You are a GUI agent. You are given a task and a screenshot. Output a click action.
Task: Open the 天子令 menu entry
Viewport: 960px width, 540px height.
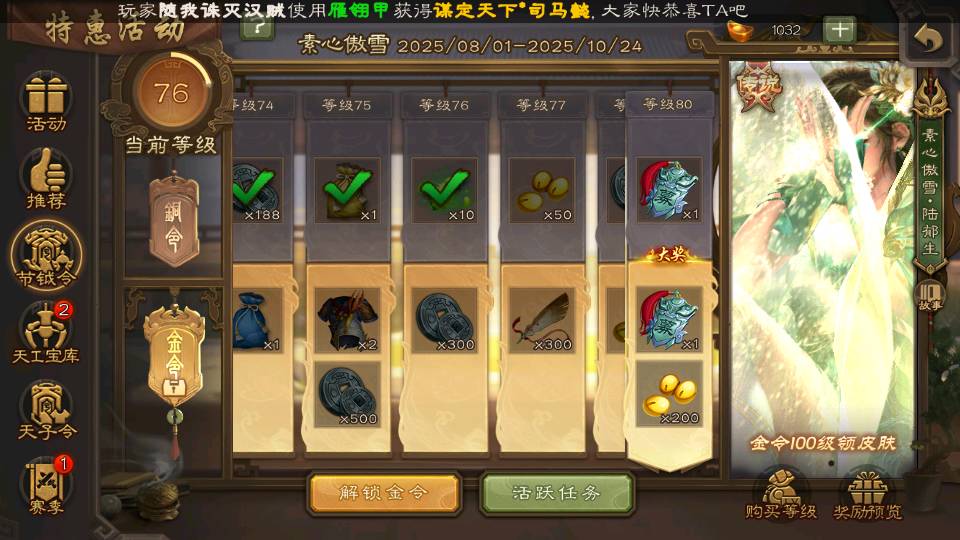(46, 410)
